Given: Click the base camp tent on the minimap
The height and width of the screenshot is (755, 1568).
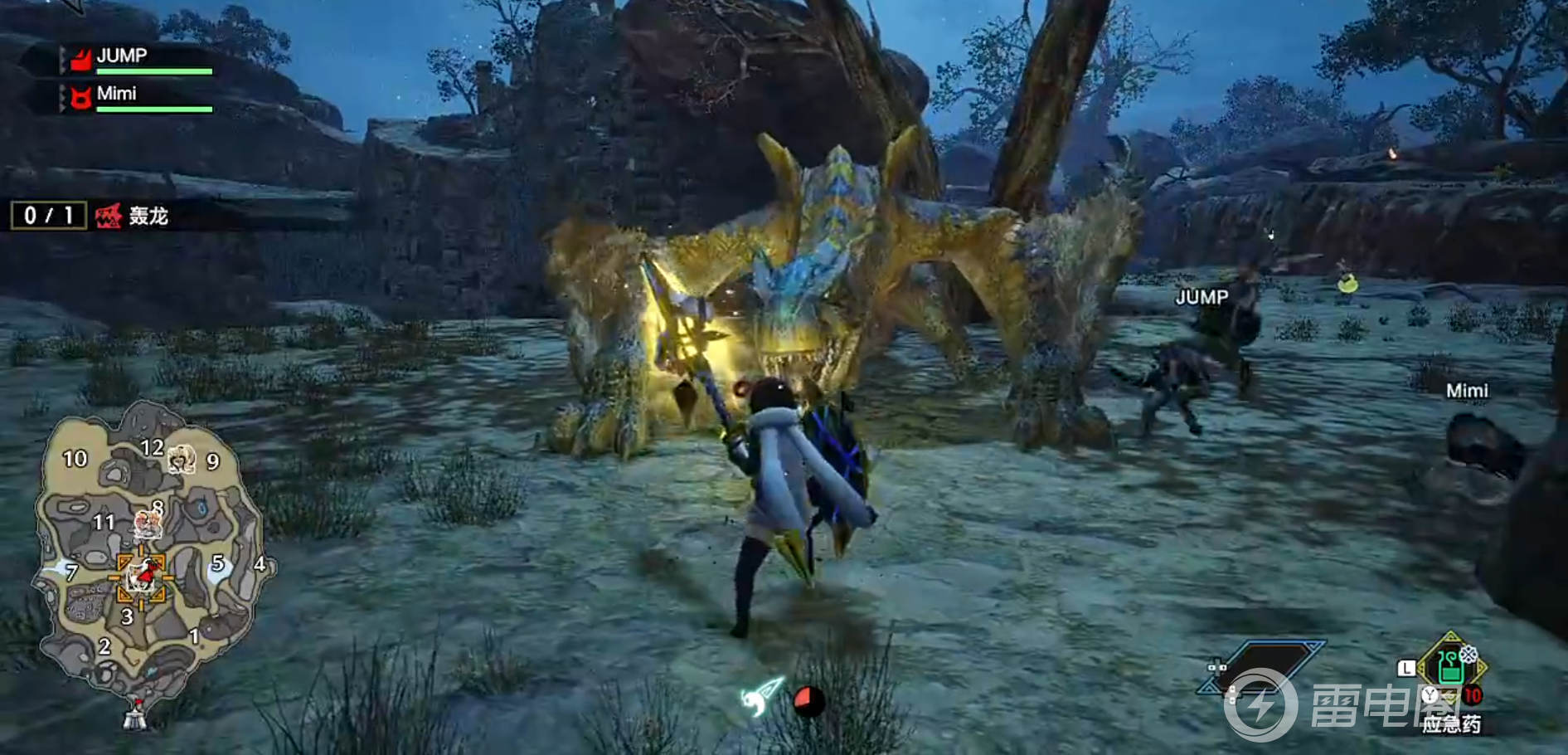Looking at the screenshot, I should [135, 714].
